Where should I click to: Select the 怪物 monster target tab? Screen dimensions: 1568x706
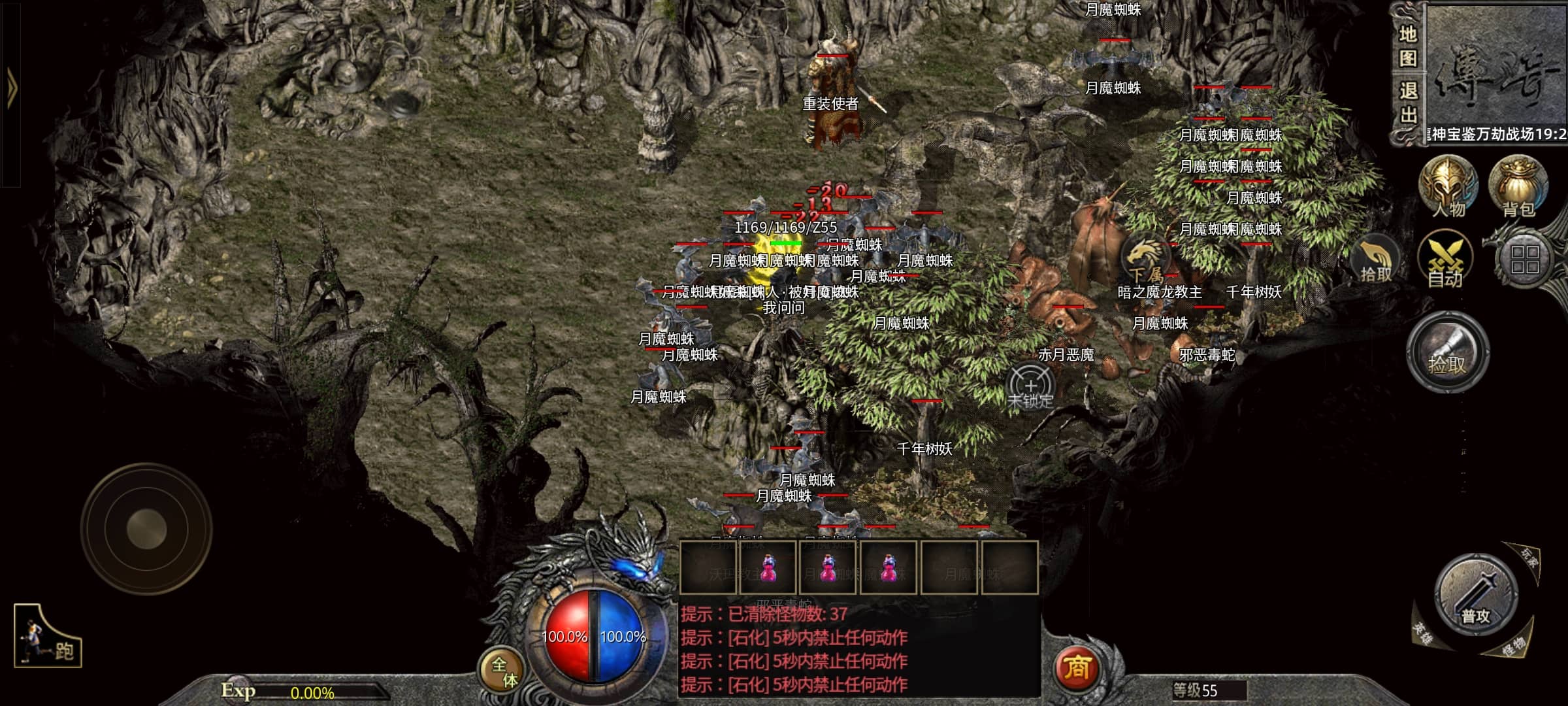[1513, 647]
